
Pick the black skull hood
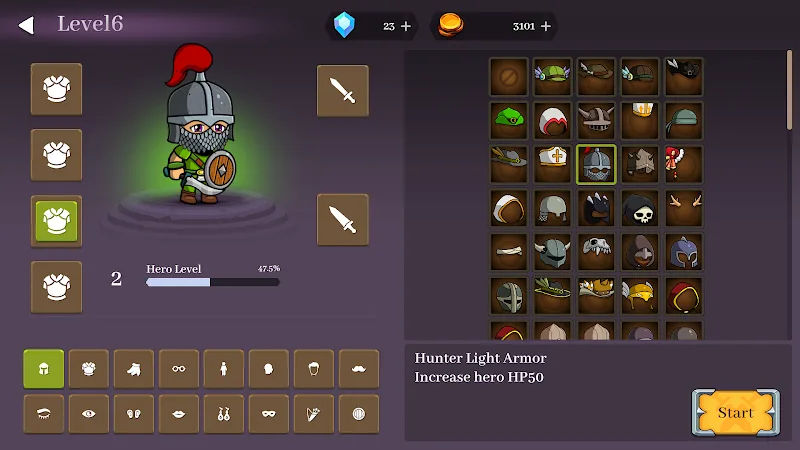(640, 208)
